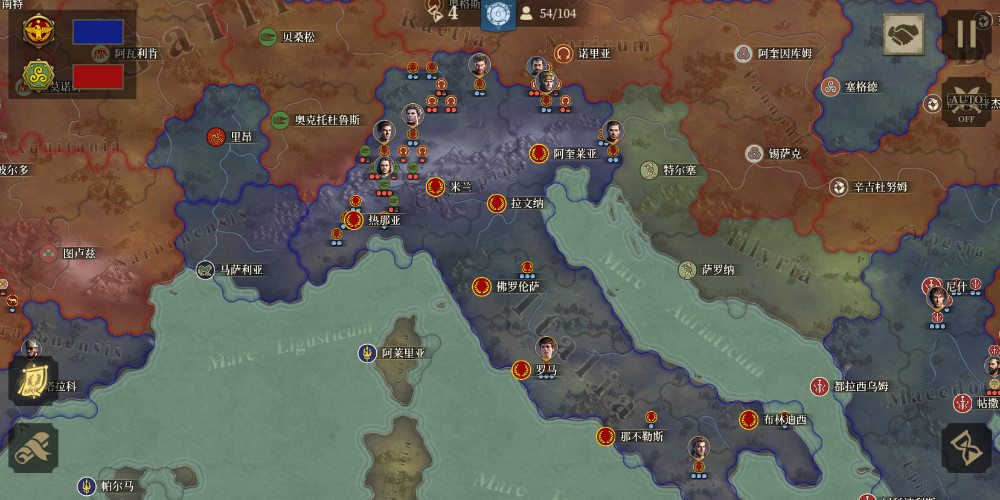Click the blue faction color flag
The width and height of the screenshot is (1000, 500).
pyautogui.click(x=98, y=32)
